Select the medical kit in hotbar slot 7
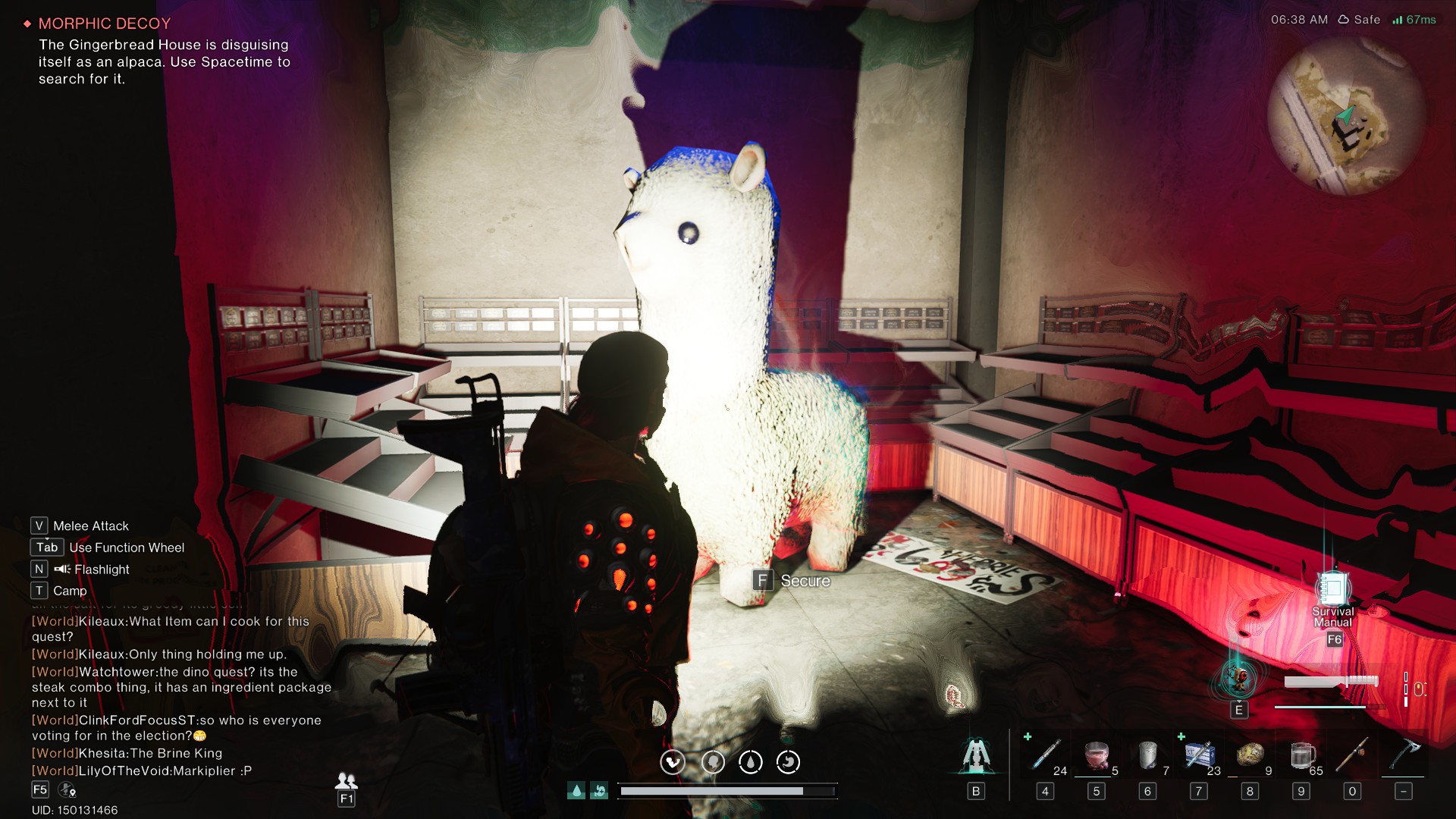 click(x=1199, y=755)
